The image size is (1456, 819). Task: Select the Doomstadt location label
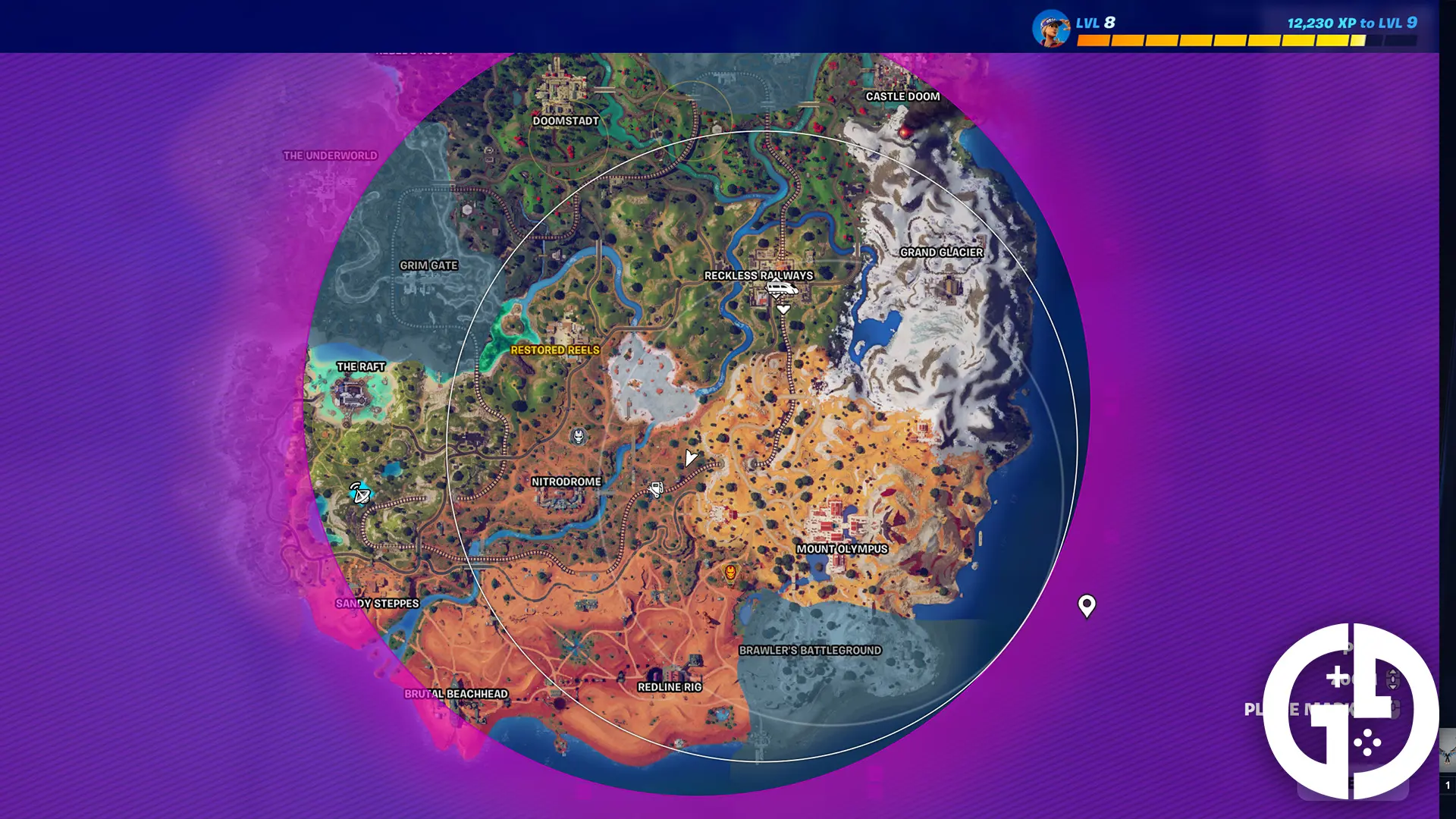point(564,120)
